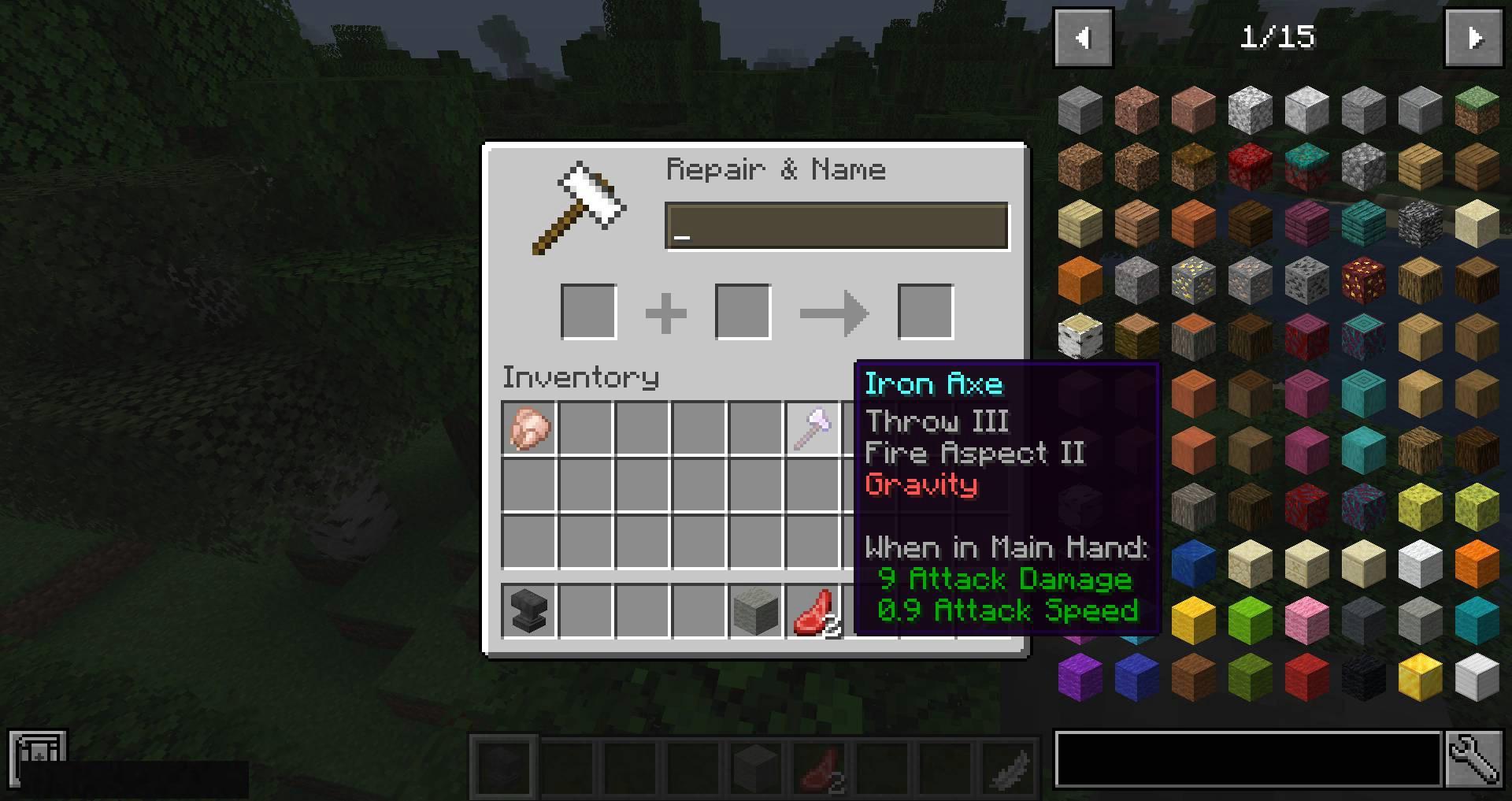Focus the item list search bar
Viewport: 1512px width, 801px height.
(1248, 759)
